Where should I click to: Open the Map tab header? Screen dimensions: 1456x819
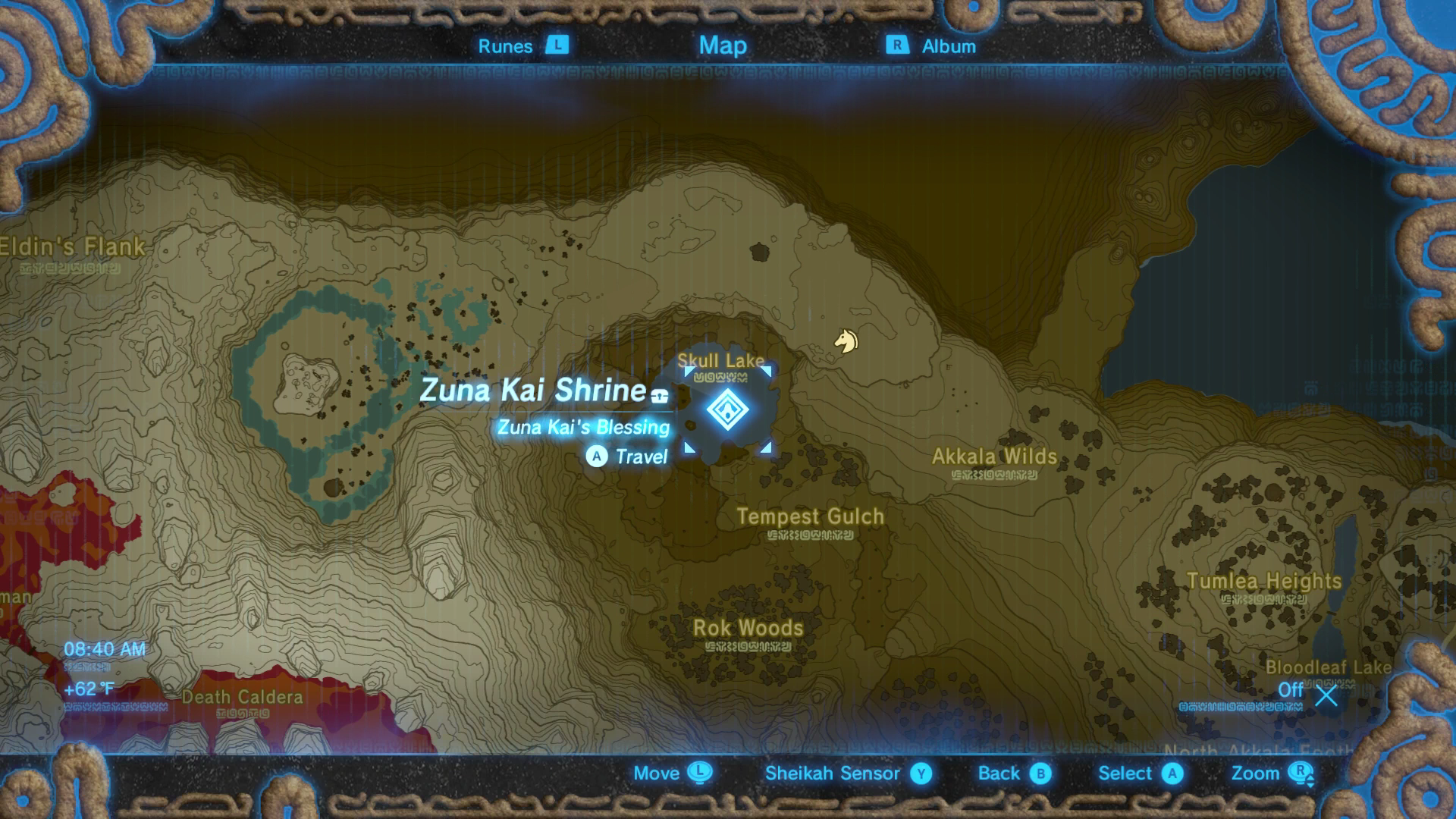point(723,45)
